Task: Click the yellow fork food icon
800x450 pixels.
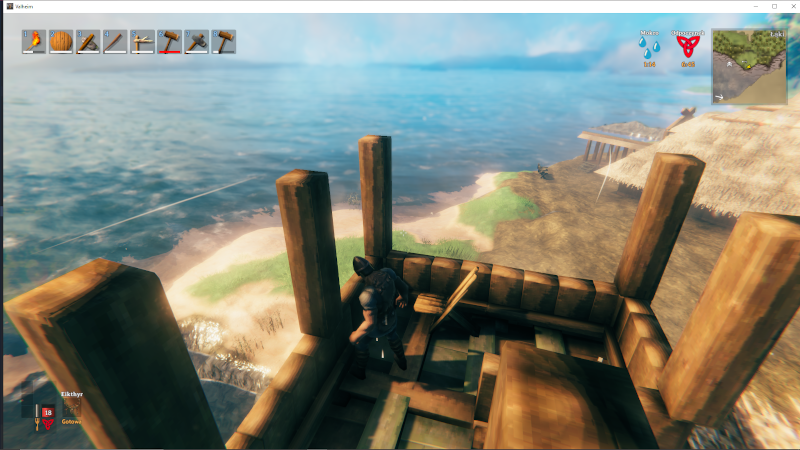Action: 38,420
